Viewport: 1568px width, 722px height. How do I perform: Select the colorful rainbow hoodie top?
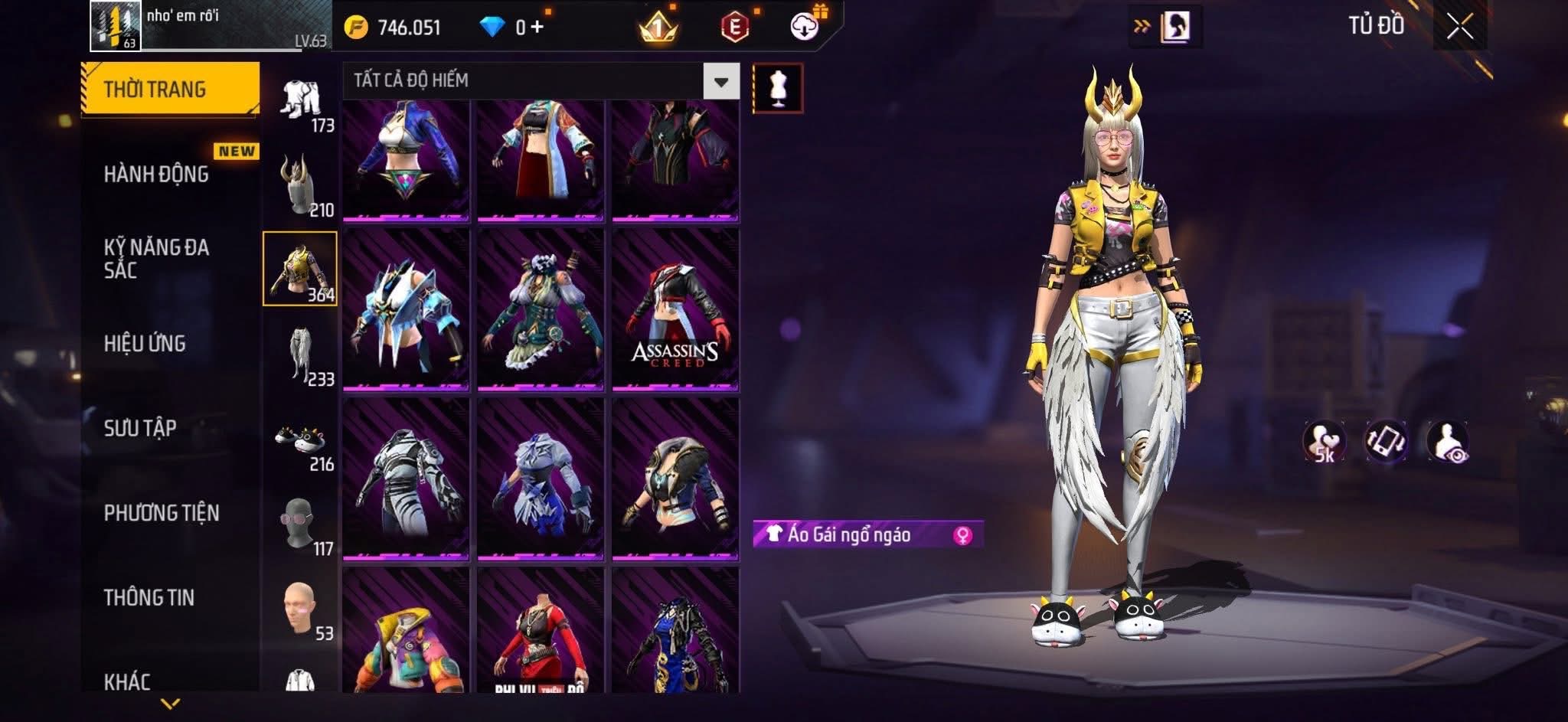click(406, 632)
